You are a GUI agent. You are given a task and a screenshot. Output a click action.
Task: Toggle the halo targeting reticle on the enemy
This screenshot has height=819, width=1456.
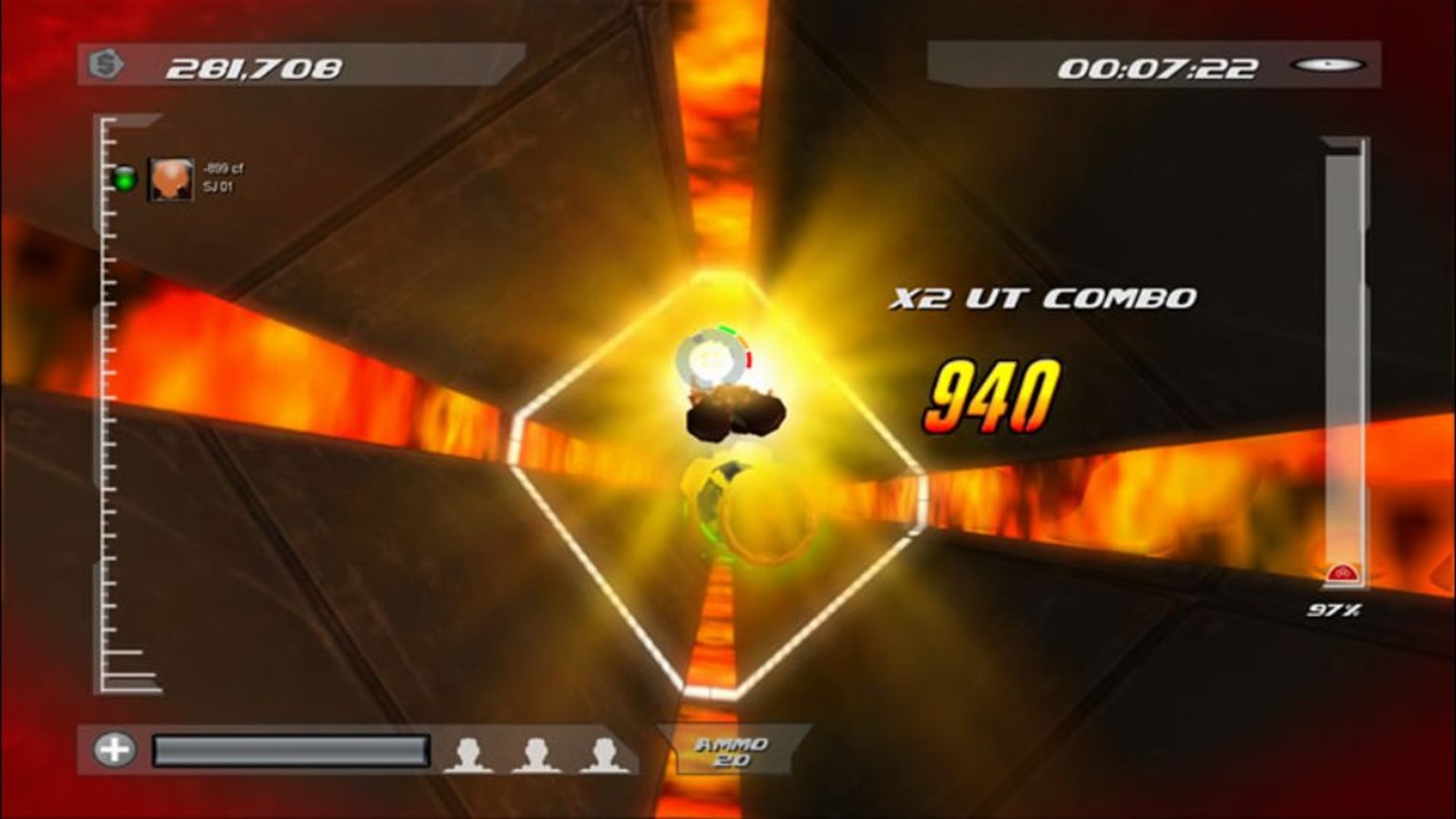[x=714, y=358]
